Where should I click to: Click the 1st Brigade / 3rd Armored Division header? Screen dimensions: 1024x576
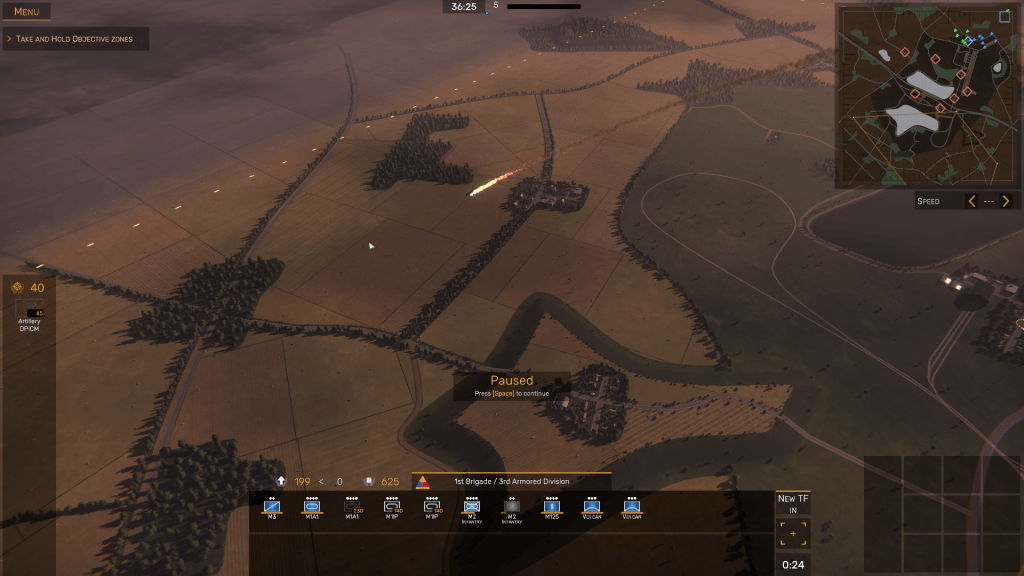[511, 482]
